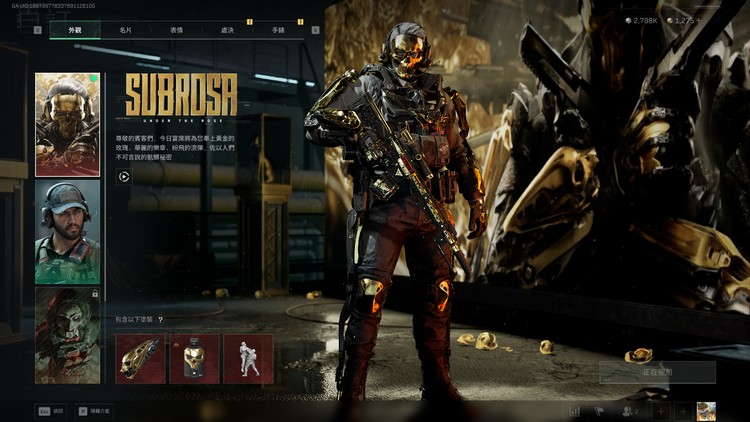This screenshot has width=750, height=422.
Task: View the gold skull charm item
Action: pos(194,359)
